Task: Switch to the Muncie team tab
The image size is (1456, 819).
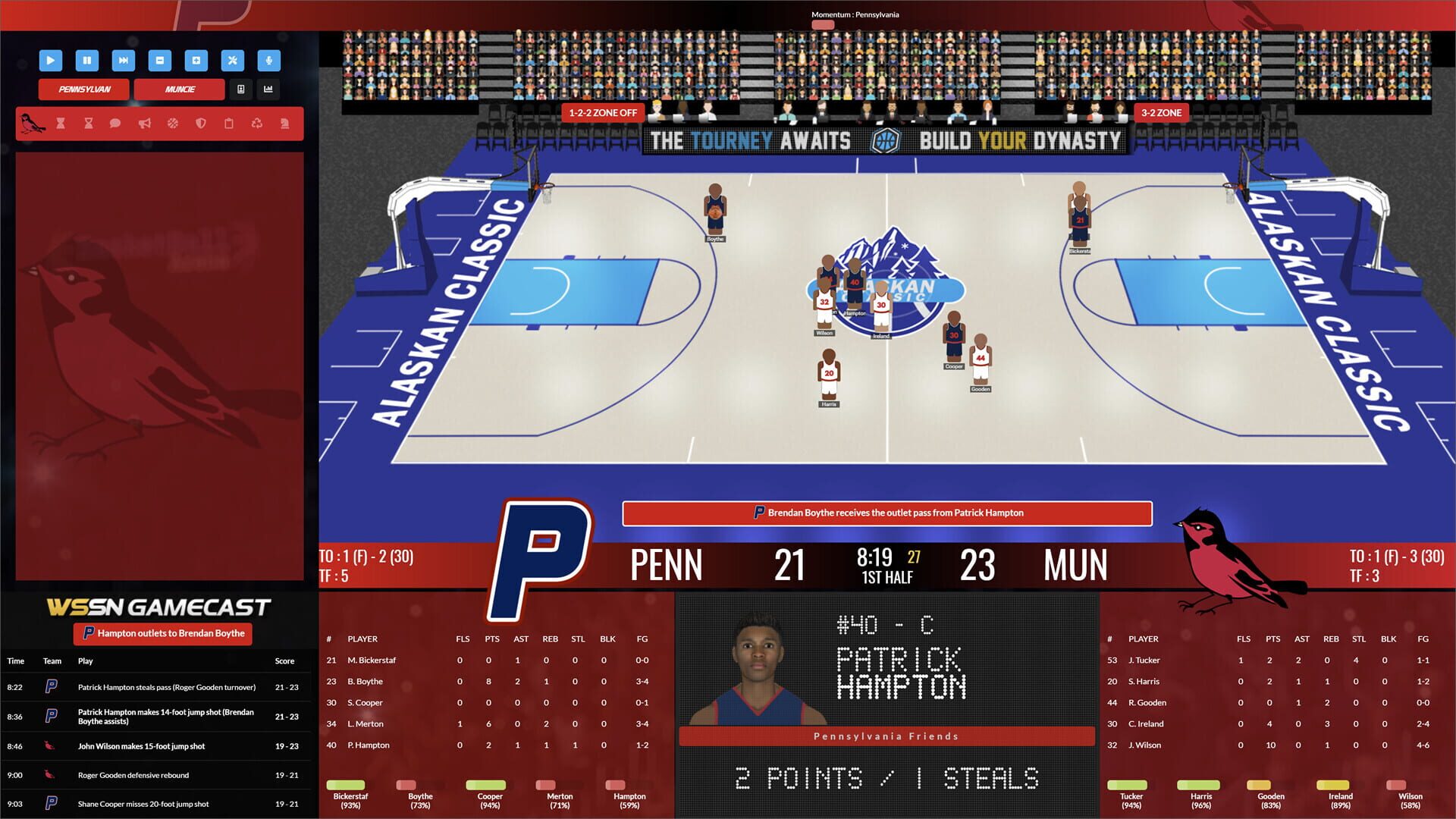Action: click(180, 89)
